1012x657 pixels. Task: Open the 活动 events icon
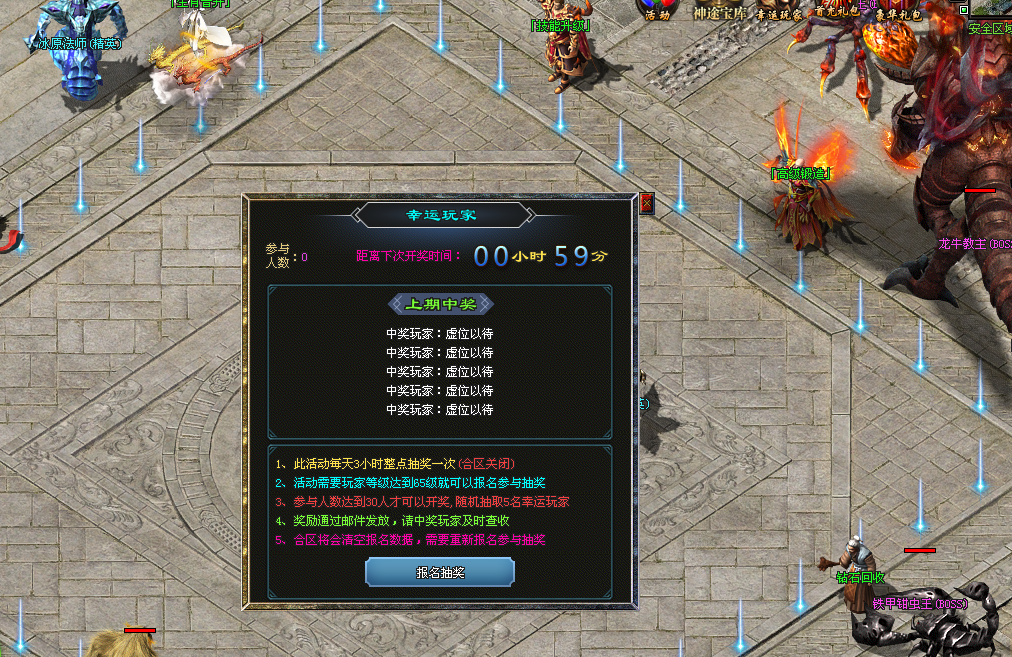pos(658,10)
